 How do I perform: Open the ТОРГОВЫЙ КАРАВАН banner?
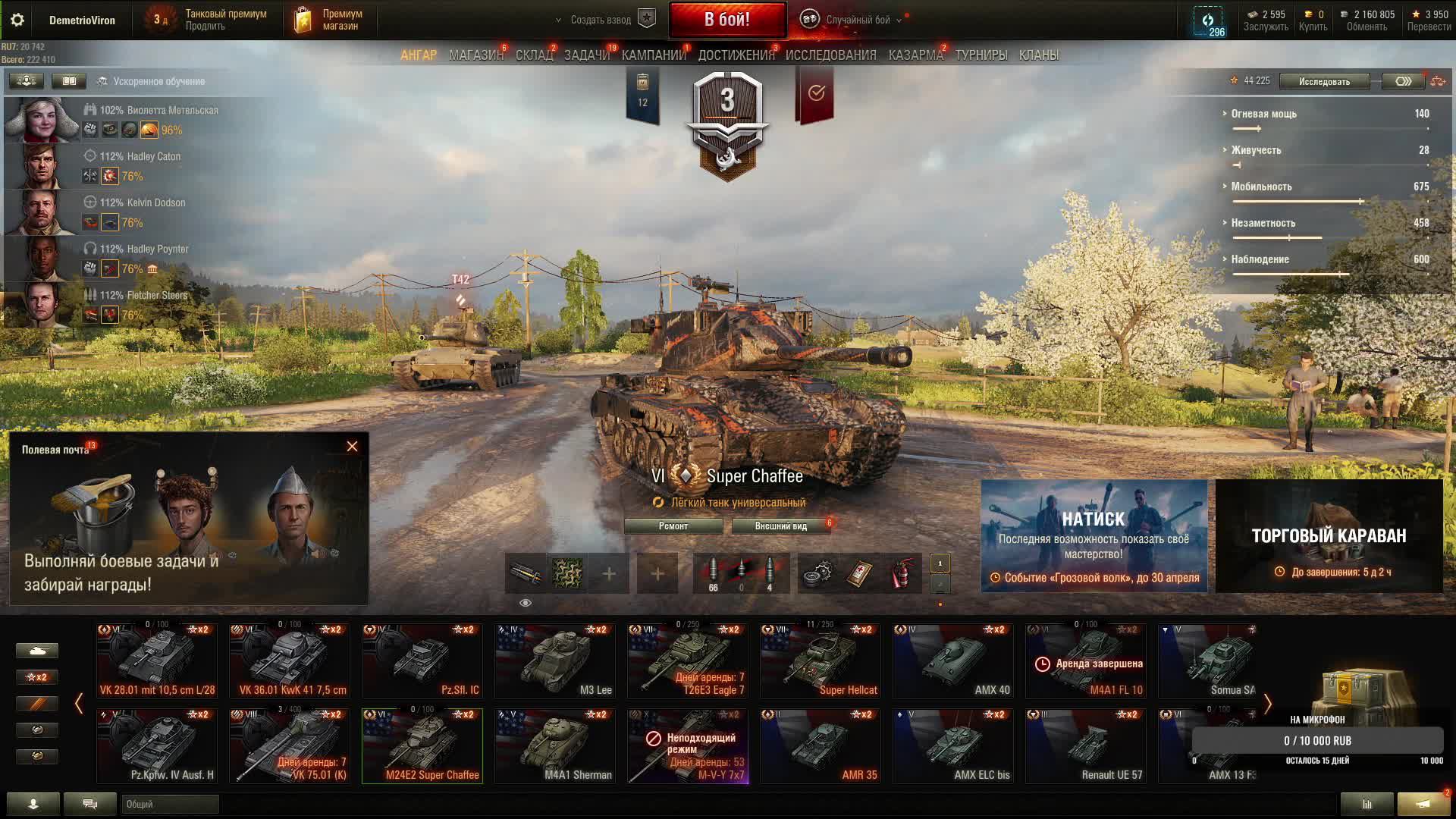(x=1329, y=535)
